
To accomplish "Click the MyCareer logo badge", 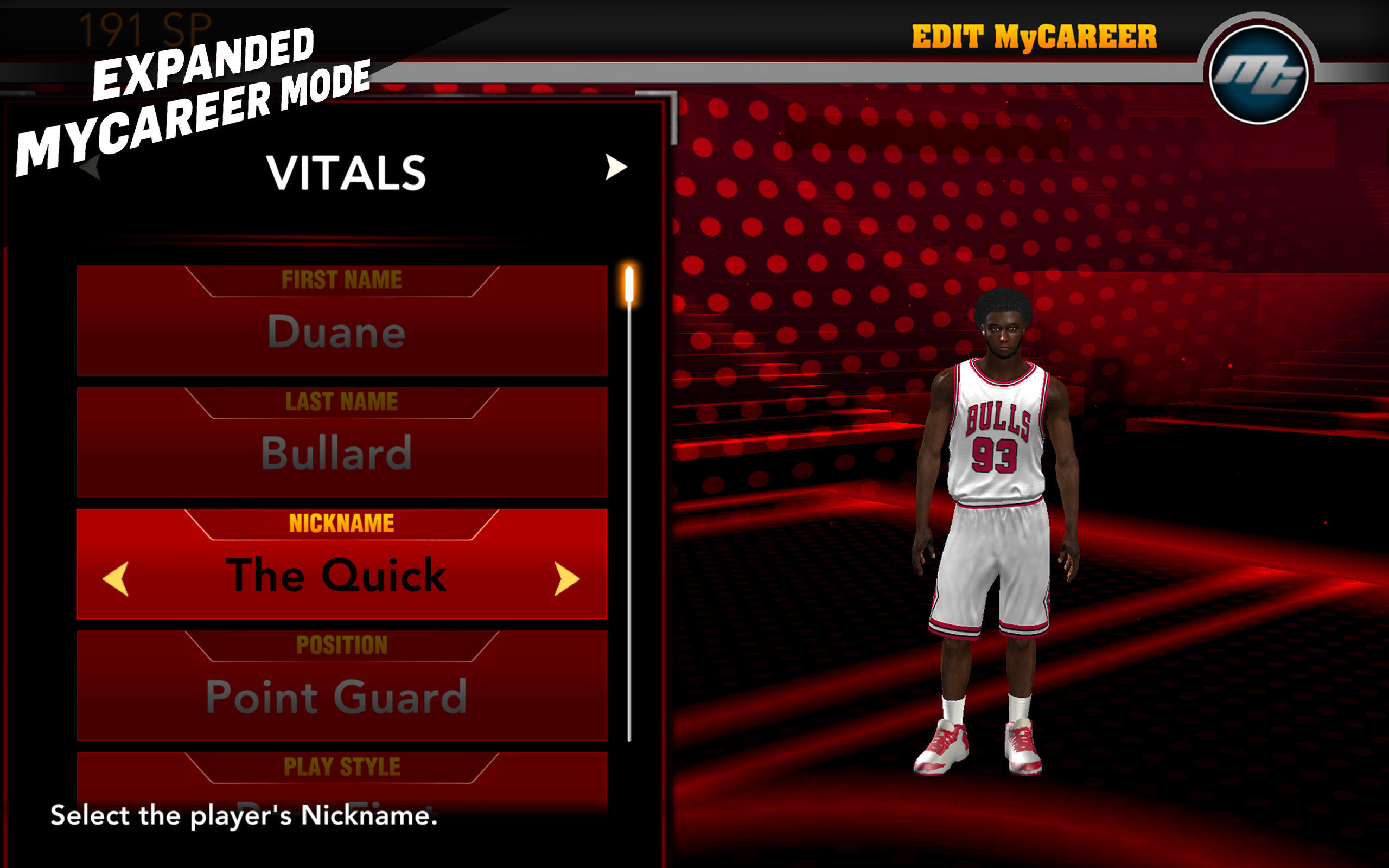I will [x=1258, y=75].
